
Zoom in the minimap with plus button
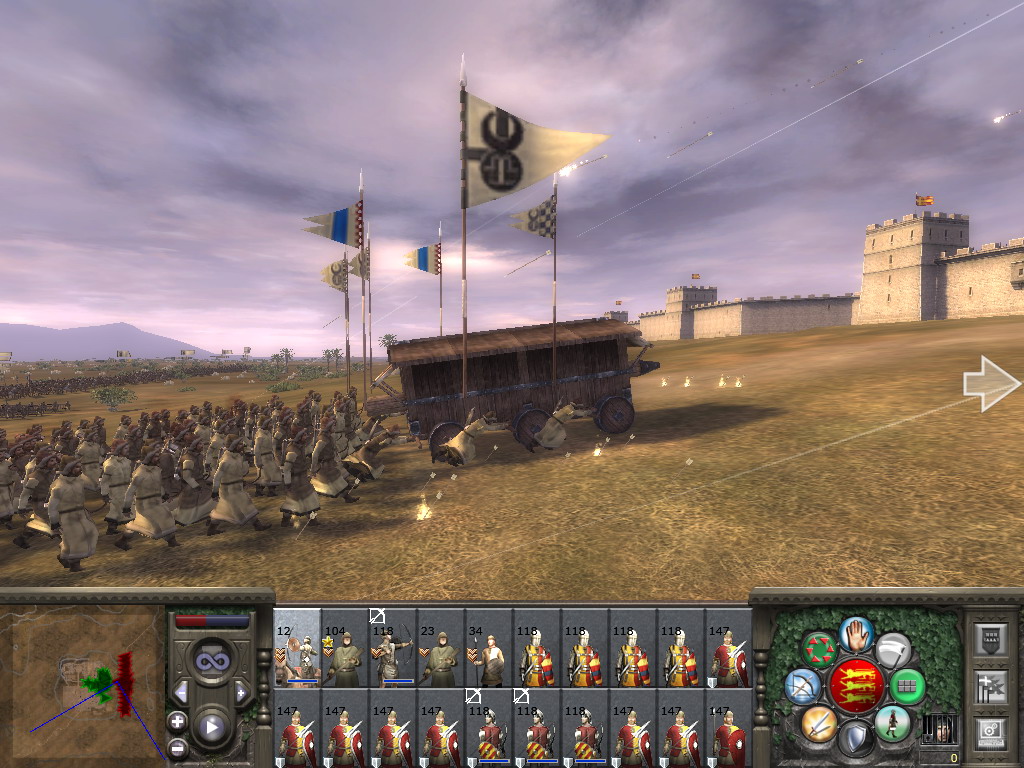[177, 721]
